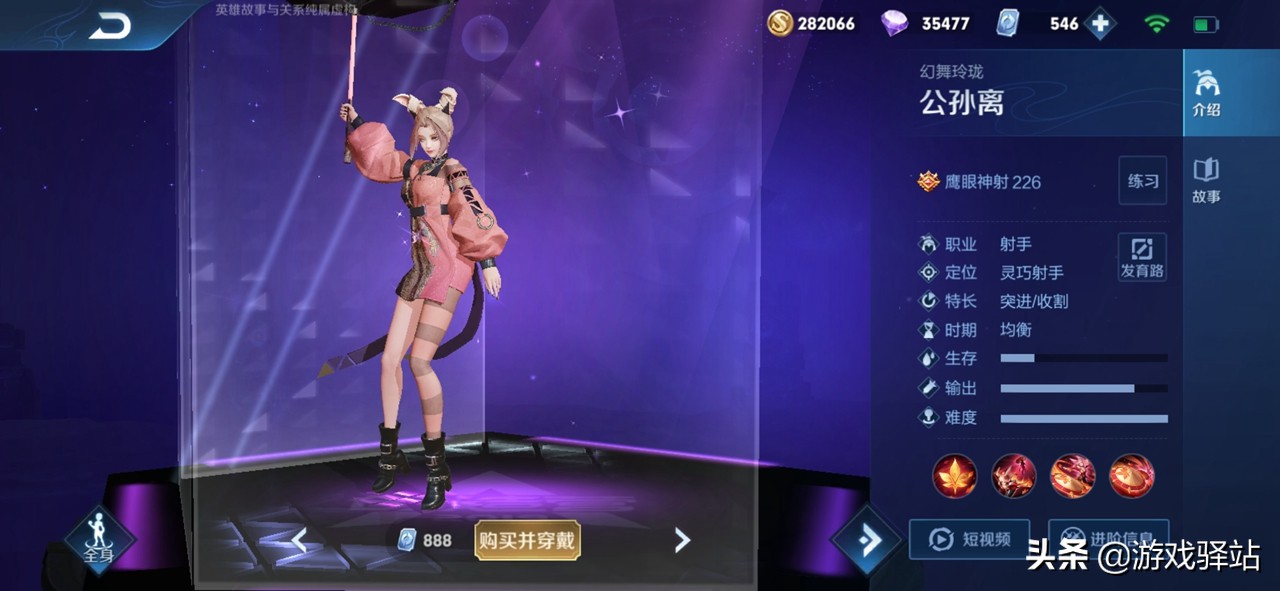
Task: Show the next skin with right arrow
Action: click(x=682, y=541)
